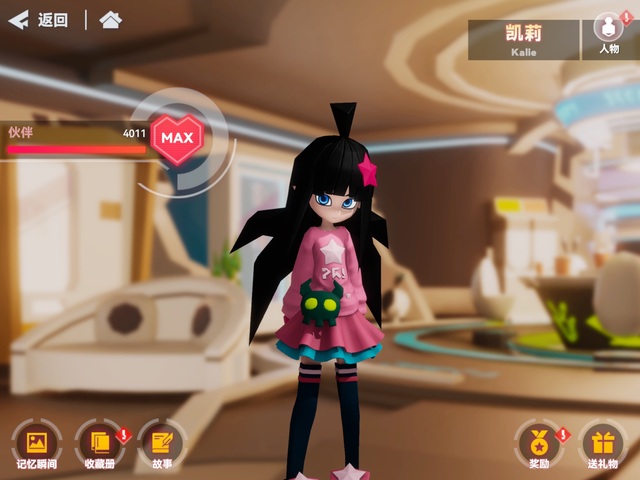The height and width of the screenshot is (480, 640).
Task: Open the 收藏册 collection album
Action: (x=100, y=443)
